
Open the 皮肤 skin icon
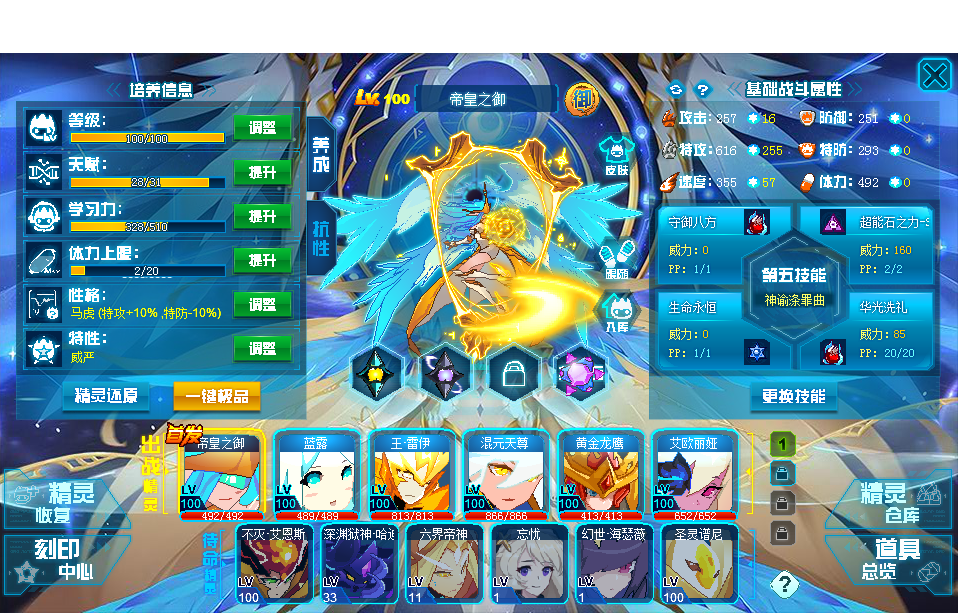(x=617, y=157)
